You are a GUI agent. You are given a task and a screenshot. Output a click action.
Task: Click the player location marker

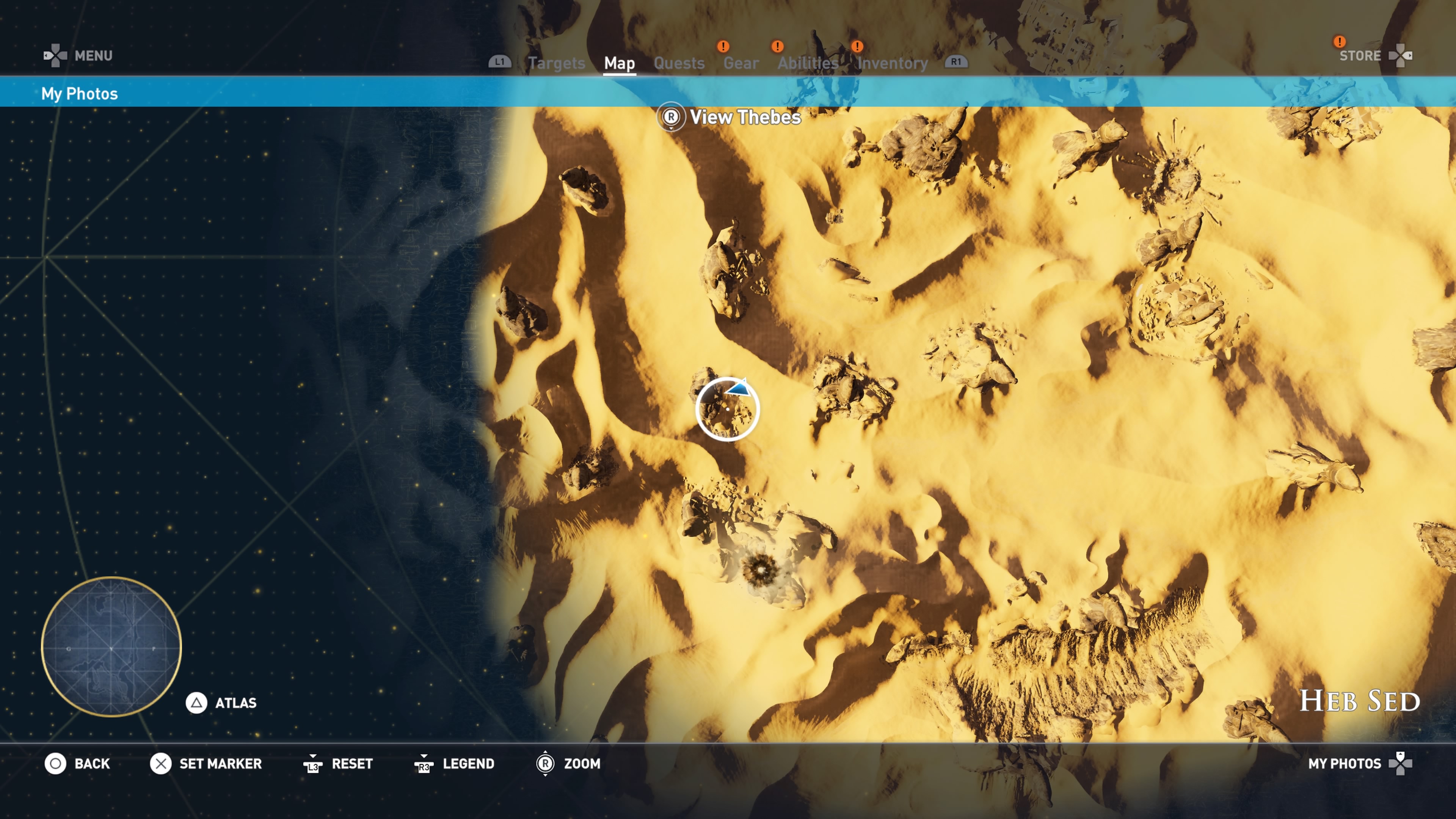[728, 409]
